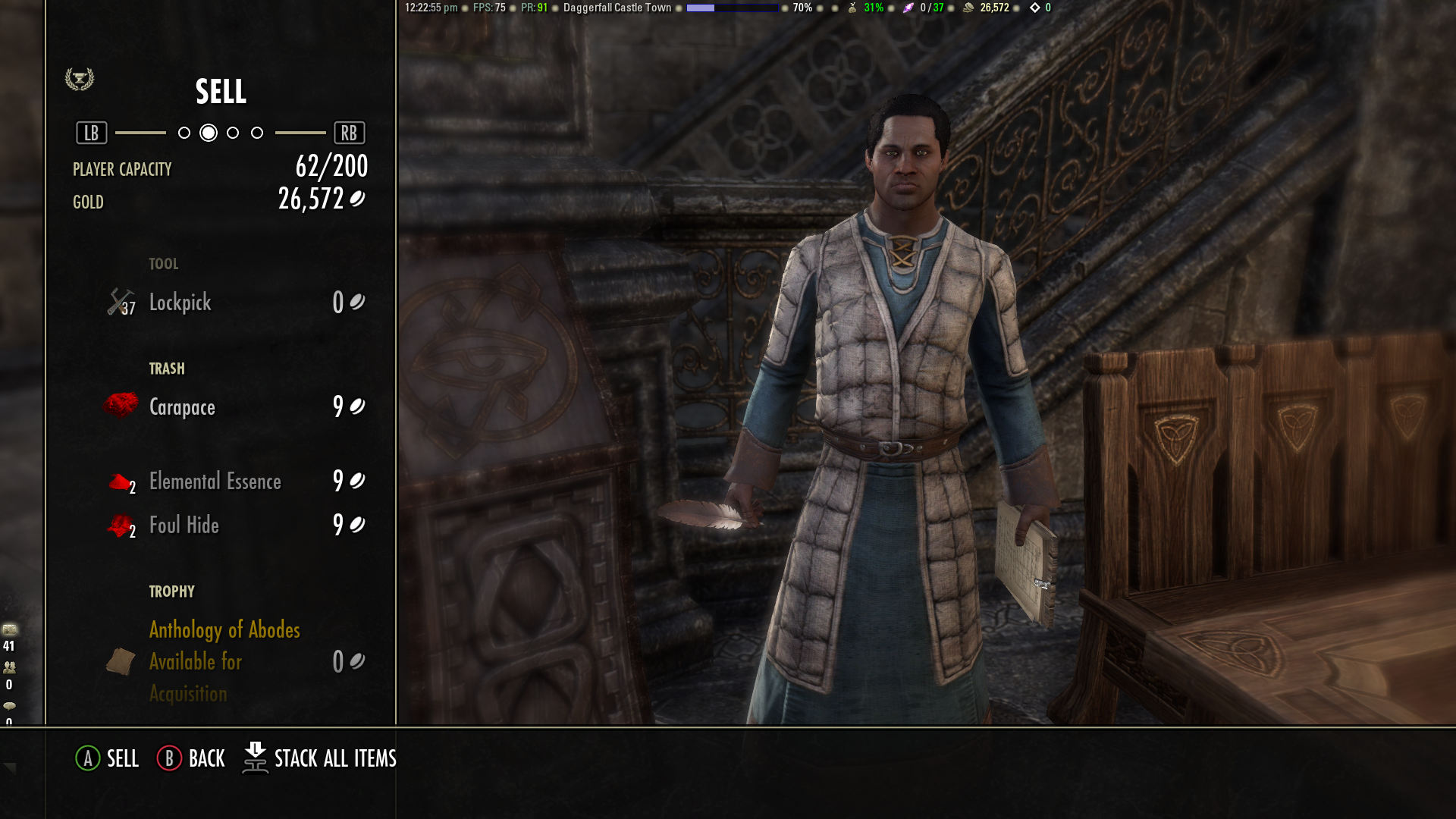Select the third page dot indicator
The image size is (1456, 819).
tap(233, 132)
